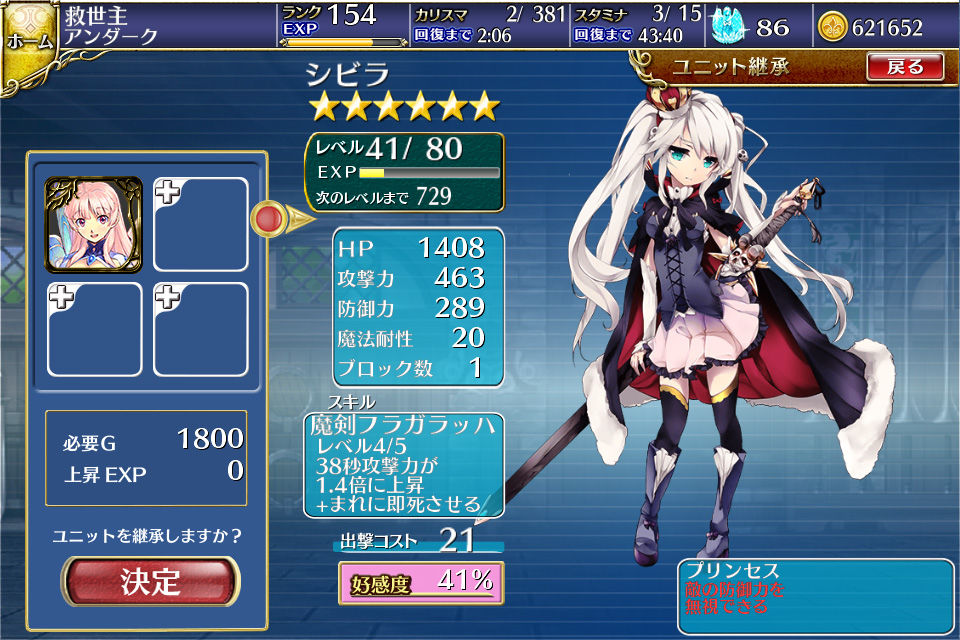Tap the gold coin currency icon
This screenshot has height=640, width=960.
pyautogui.click(x=830, y=28)
